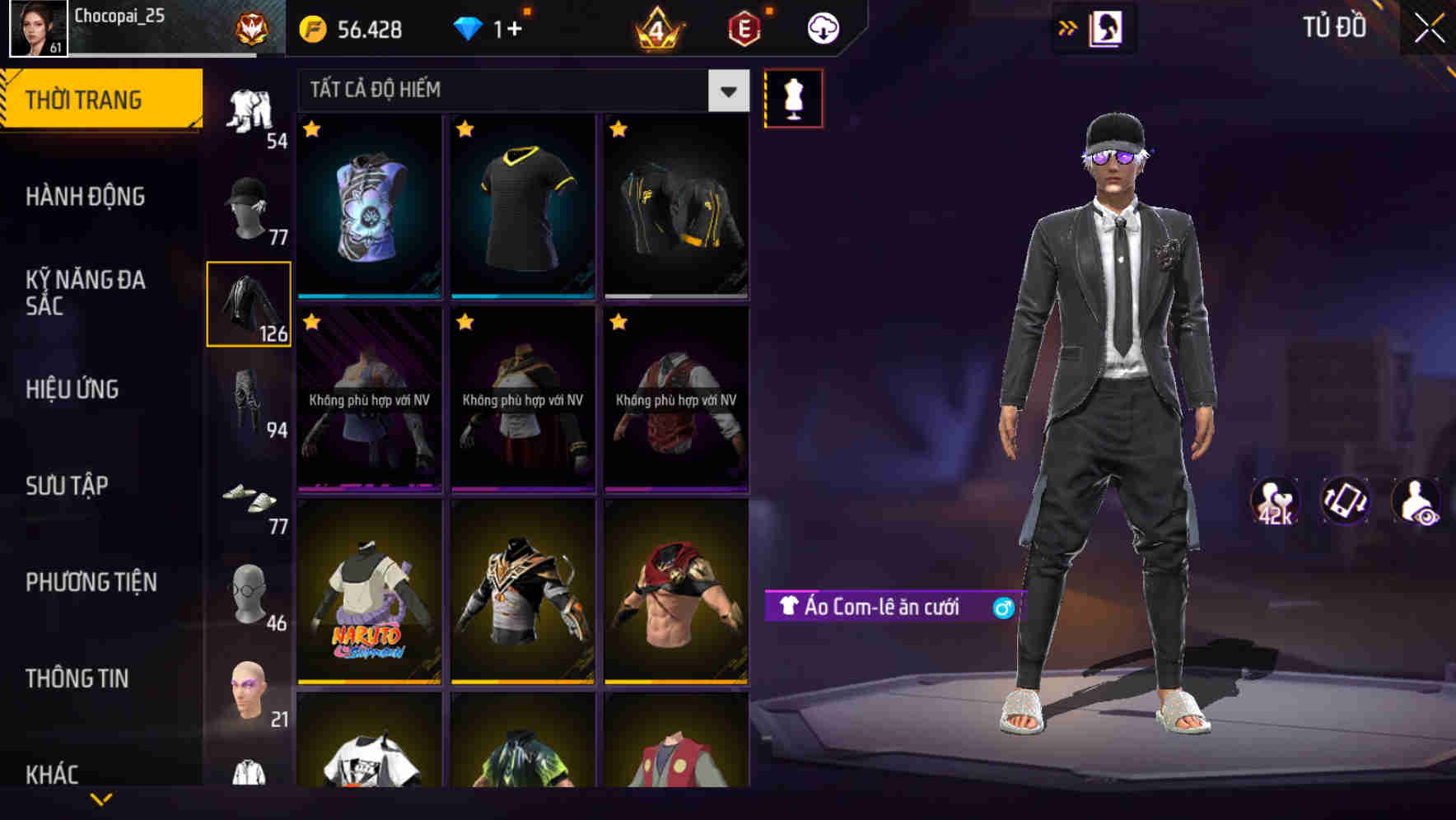Viewport: 1456px width, 820px height.
Task: Switch to the HÀNH ĐỘNG tab
Action: [86, 197]
